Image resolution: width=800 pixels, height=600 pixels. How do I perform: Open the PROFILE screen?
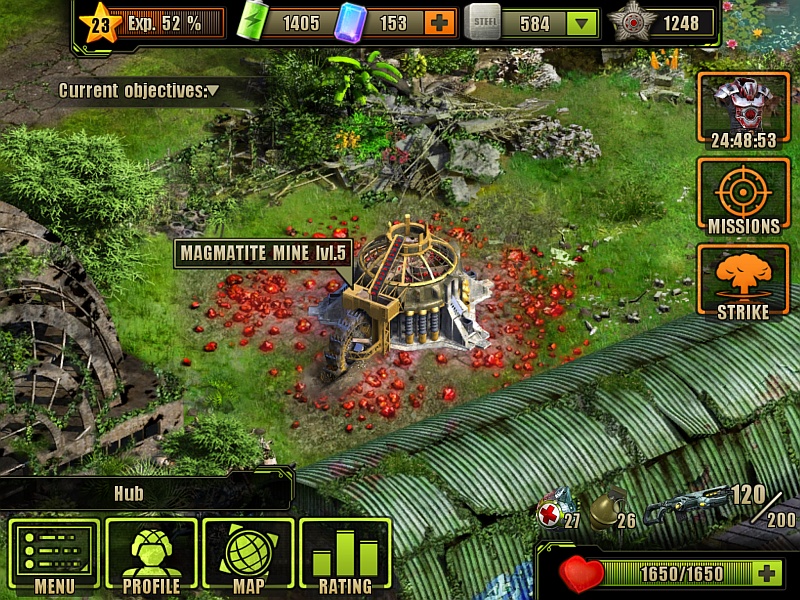point(151,555)
